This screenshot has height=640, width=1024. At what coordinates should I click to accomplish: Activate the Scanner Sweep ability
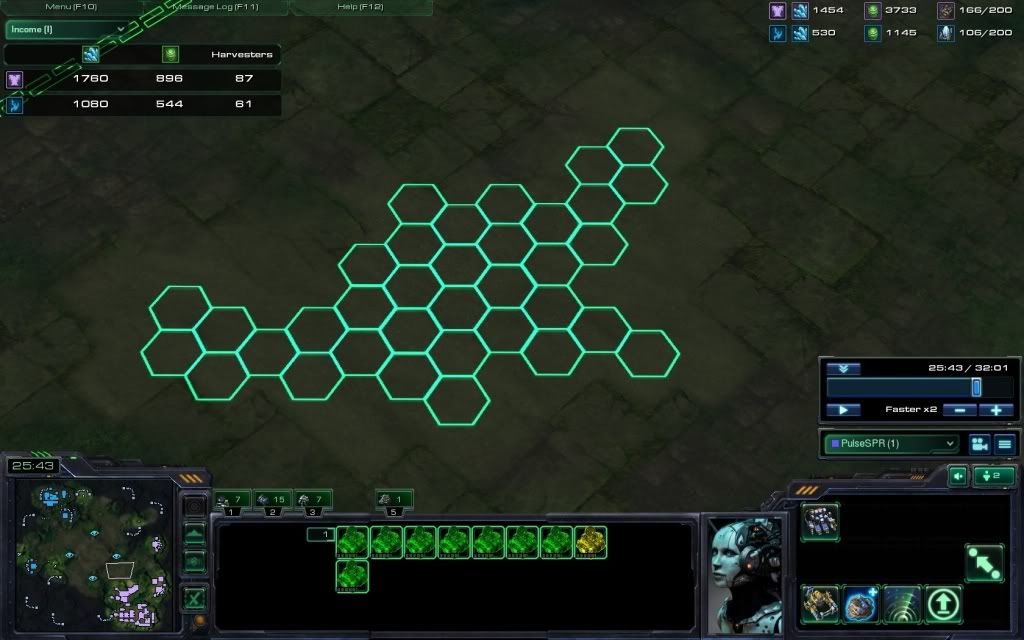[902, 603]
